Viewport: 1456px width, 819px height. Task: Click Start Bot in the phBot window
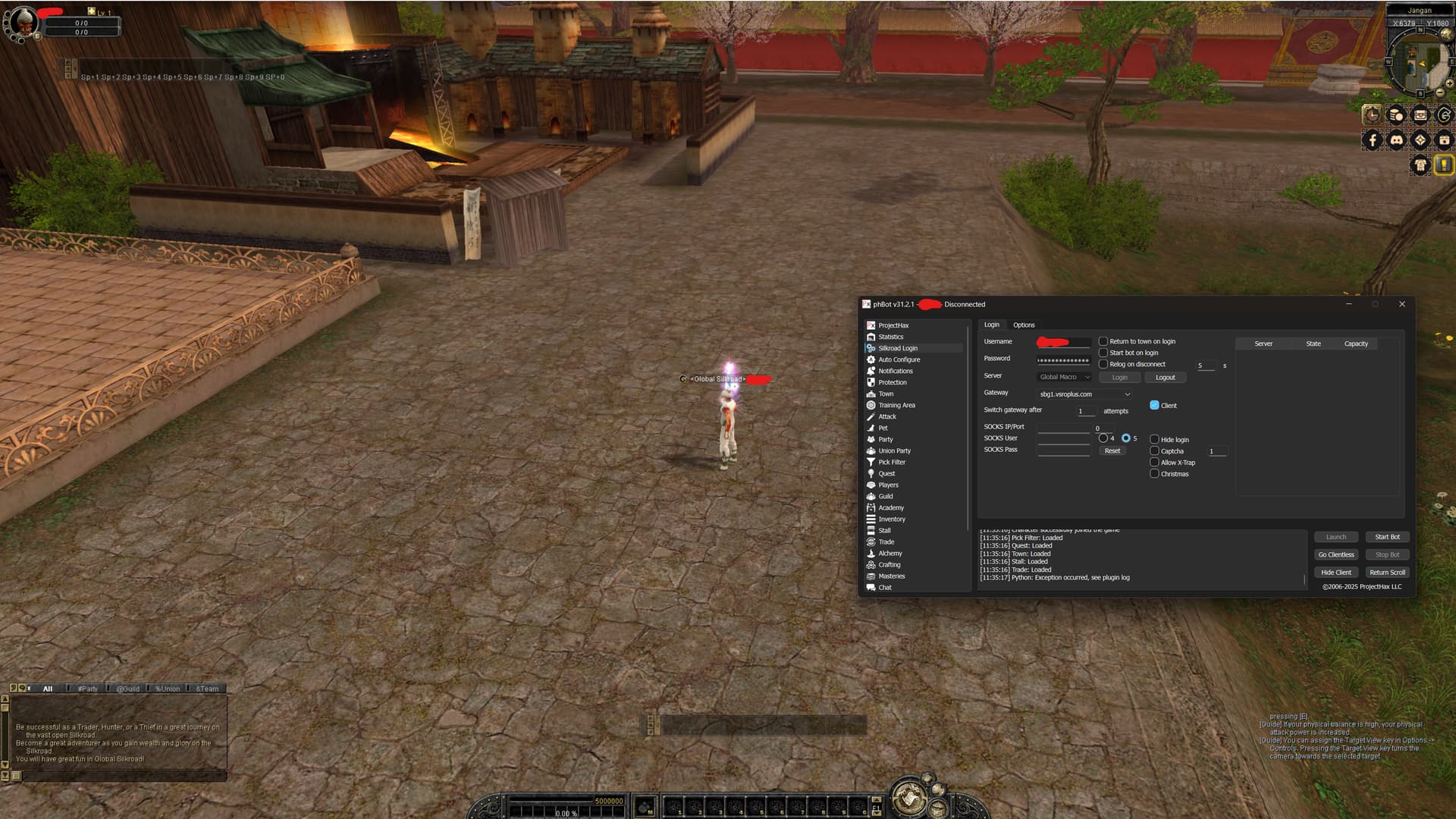click(x=1387, y=537)
